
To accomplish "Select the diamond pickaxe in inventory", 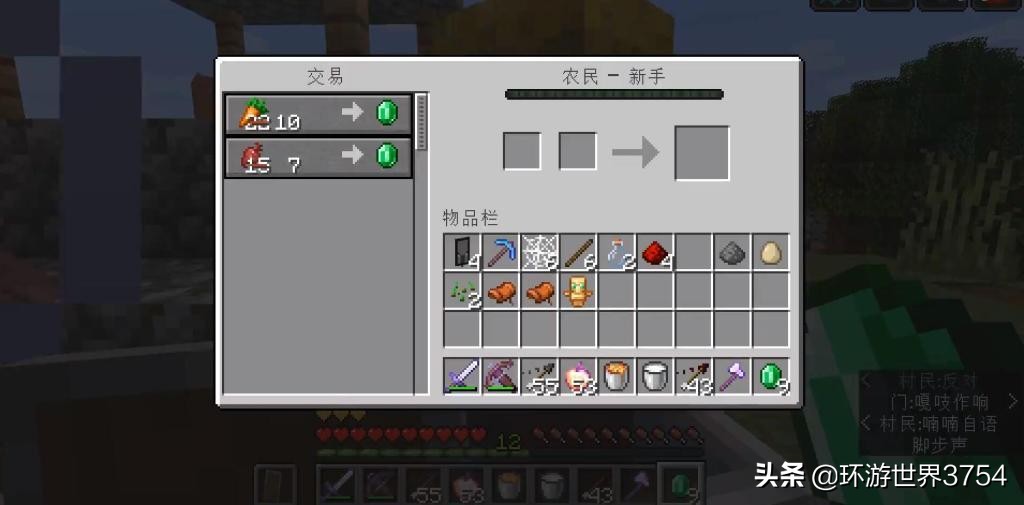I will (x=500, y=253).
